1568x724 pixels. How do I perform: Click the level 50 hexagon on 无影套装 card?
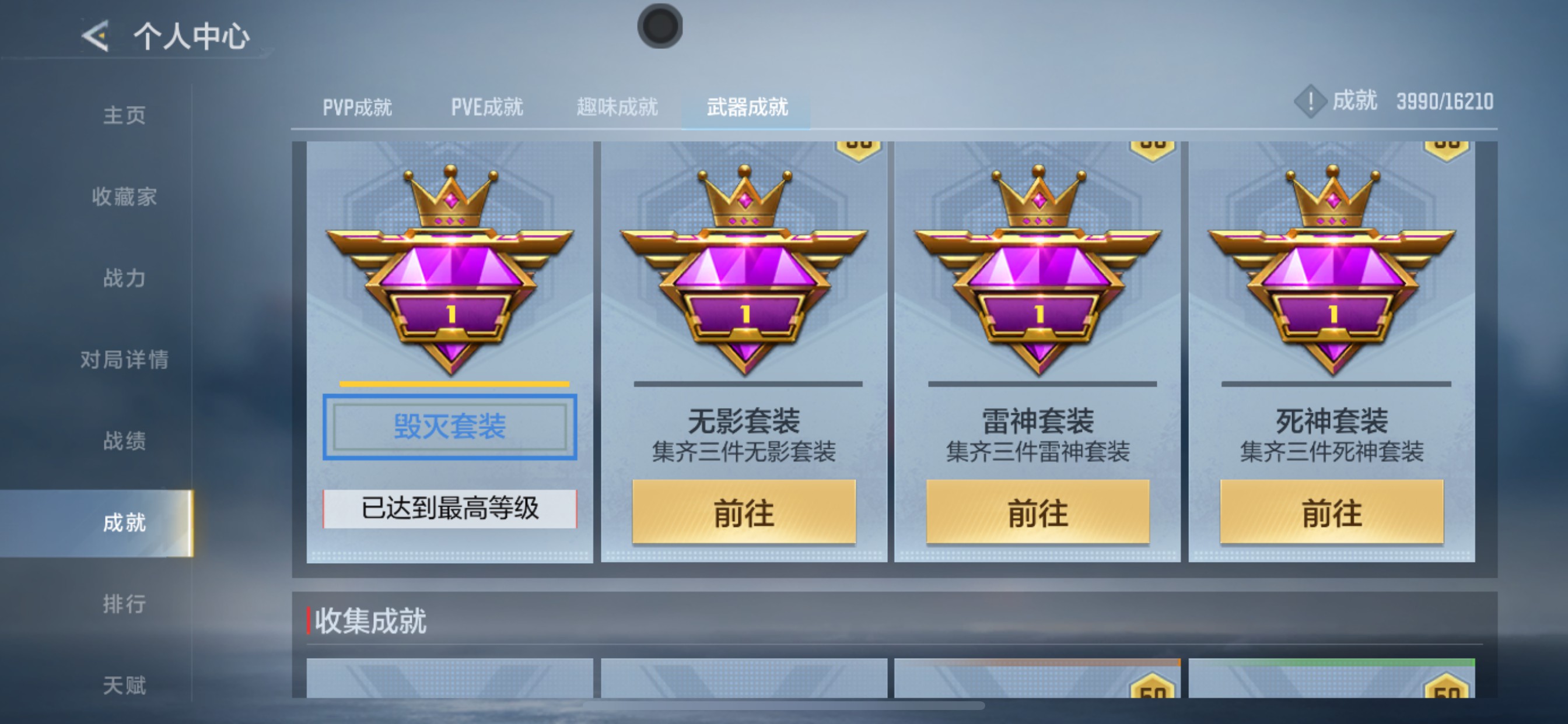click(x=858, y=146)
